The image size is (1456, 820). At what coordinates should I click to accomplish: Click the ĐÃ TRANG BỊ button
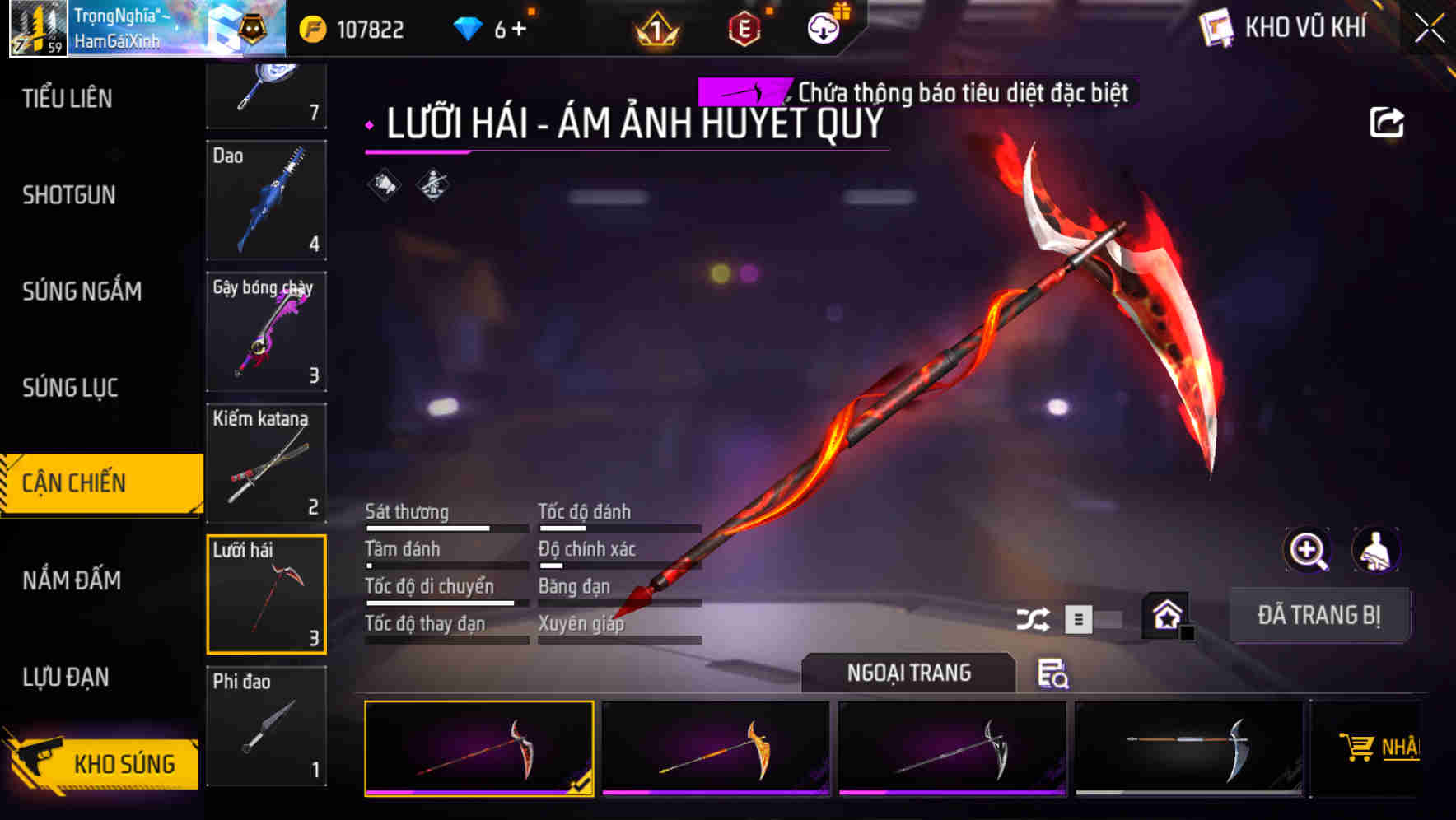tap(1320, 614)
